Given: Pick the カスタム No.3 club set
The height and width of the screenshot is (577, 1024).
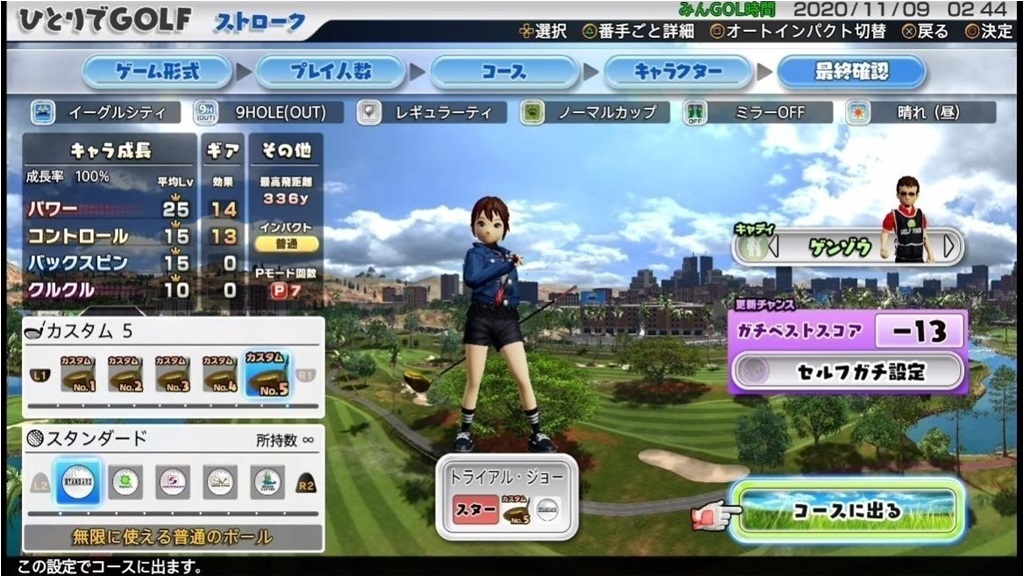Looking at the screenshot, I should pyautogui.click(x=172, y=374).
